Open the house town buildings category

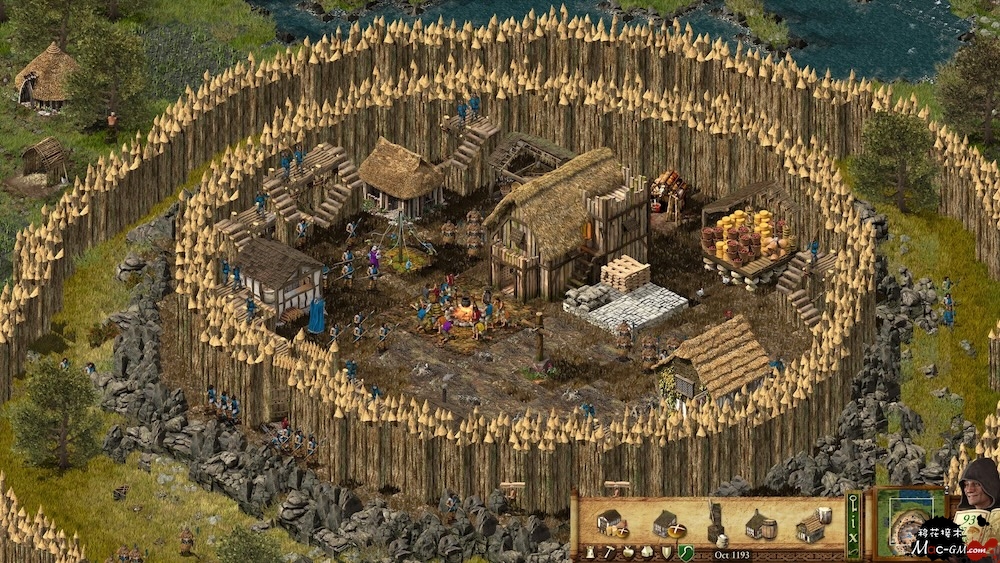point(646,551)
